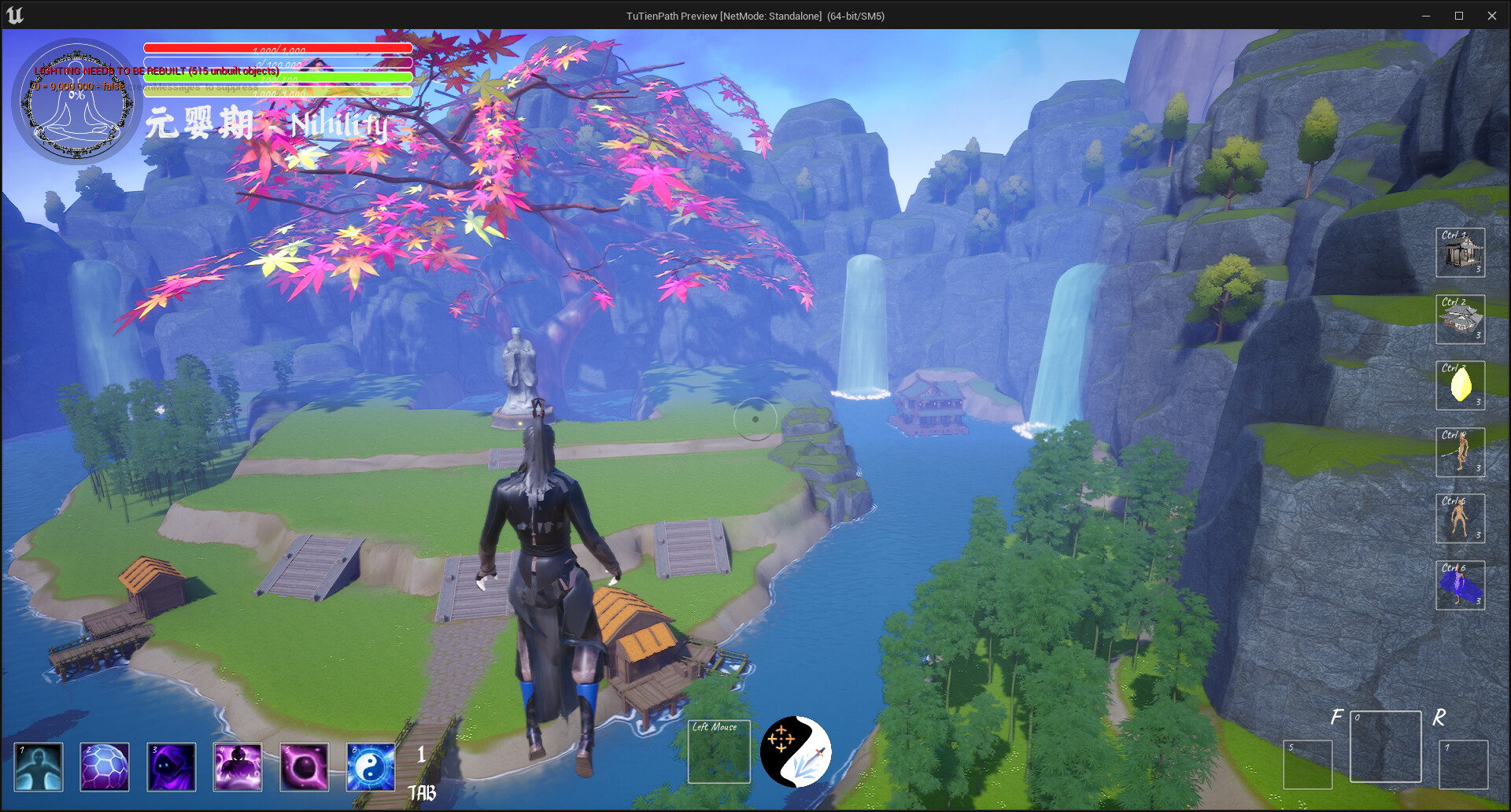1511x812 pixels.
Task: Select ability 1, the spirit form skill
Action: coord(38,767)
